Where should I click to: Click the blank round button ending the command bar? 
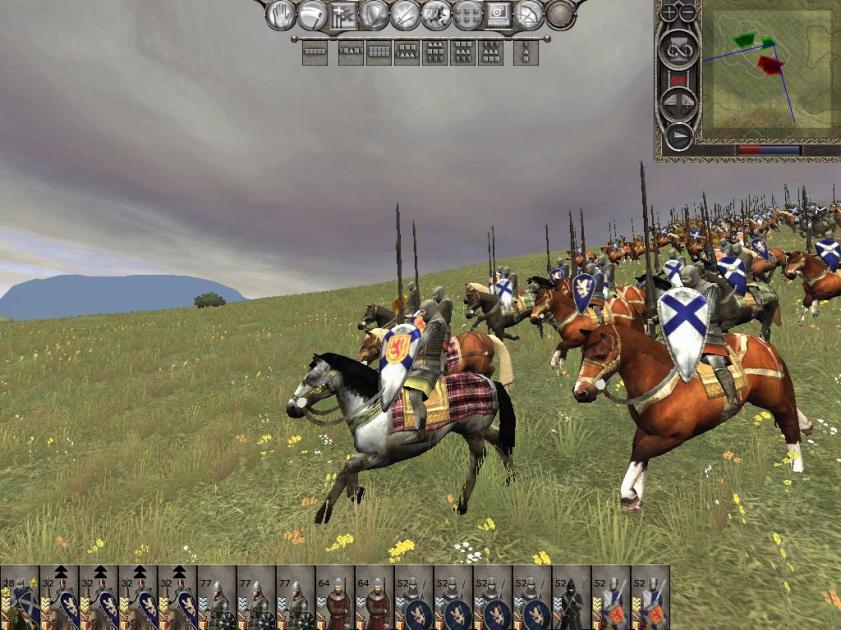(560, 14)
